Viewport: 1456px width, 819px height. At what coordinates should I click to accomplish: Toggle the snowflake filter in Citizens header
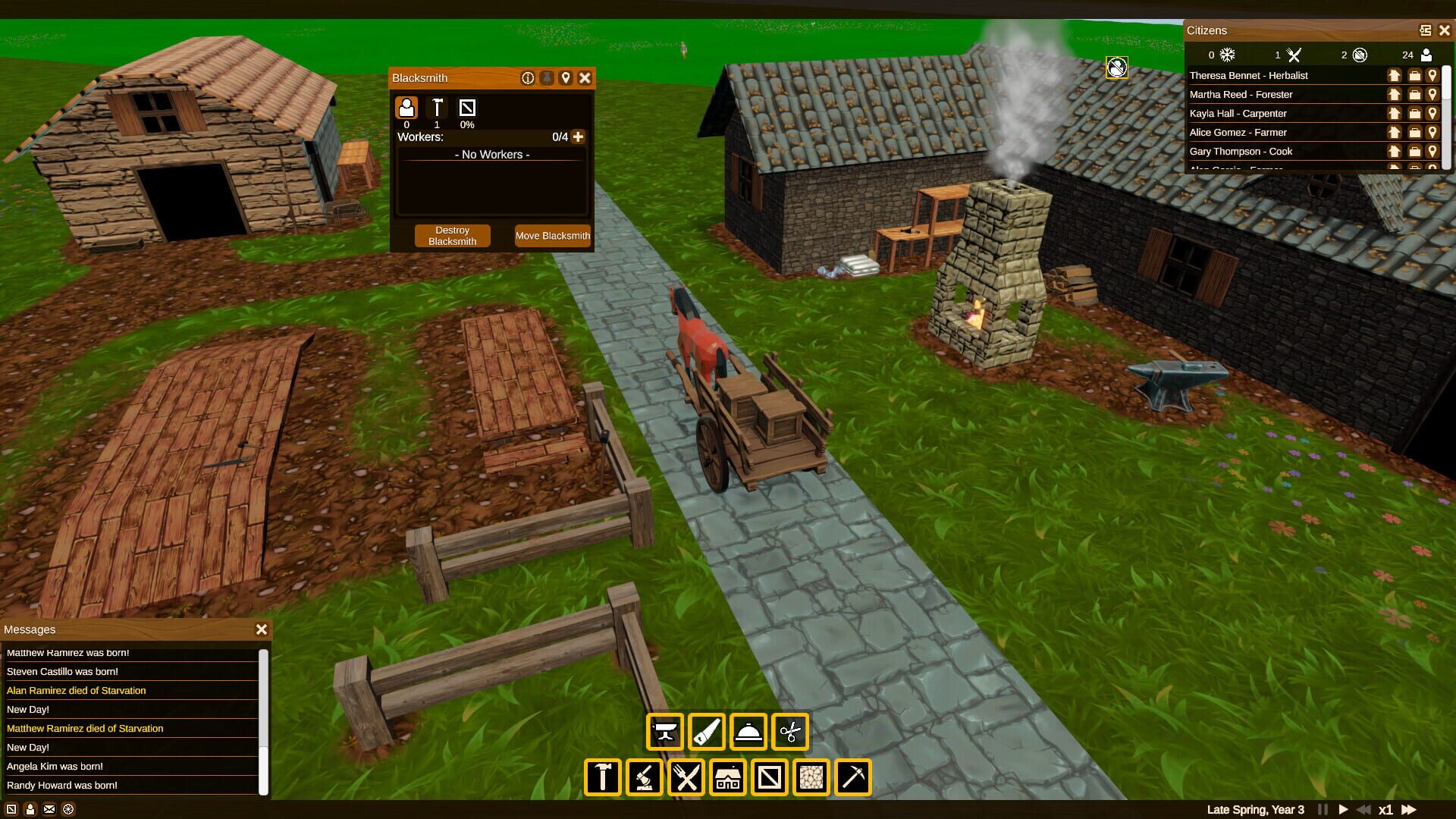[1226, 55]
